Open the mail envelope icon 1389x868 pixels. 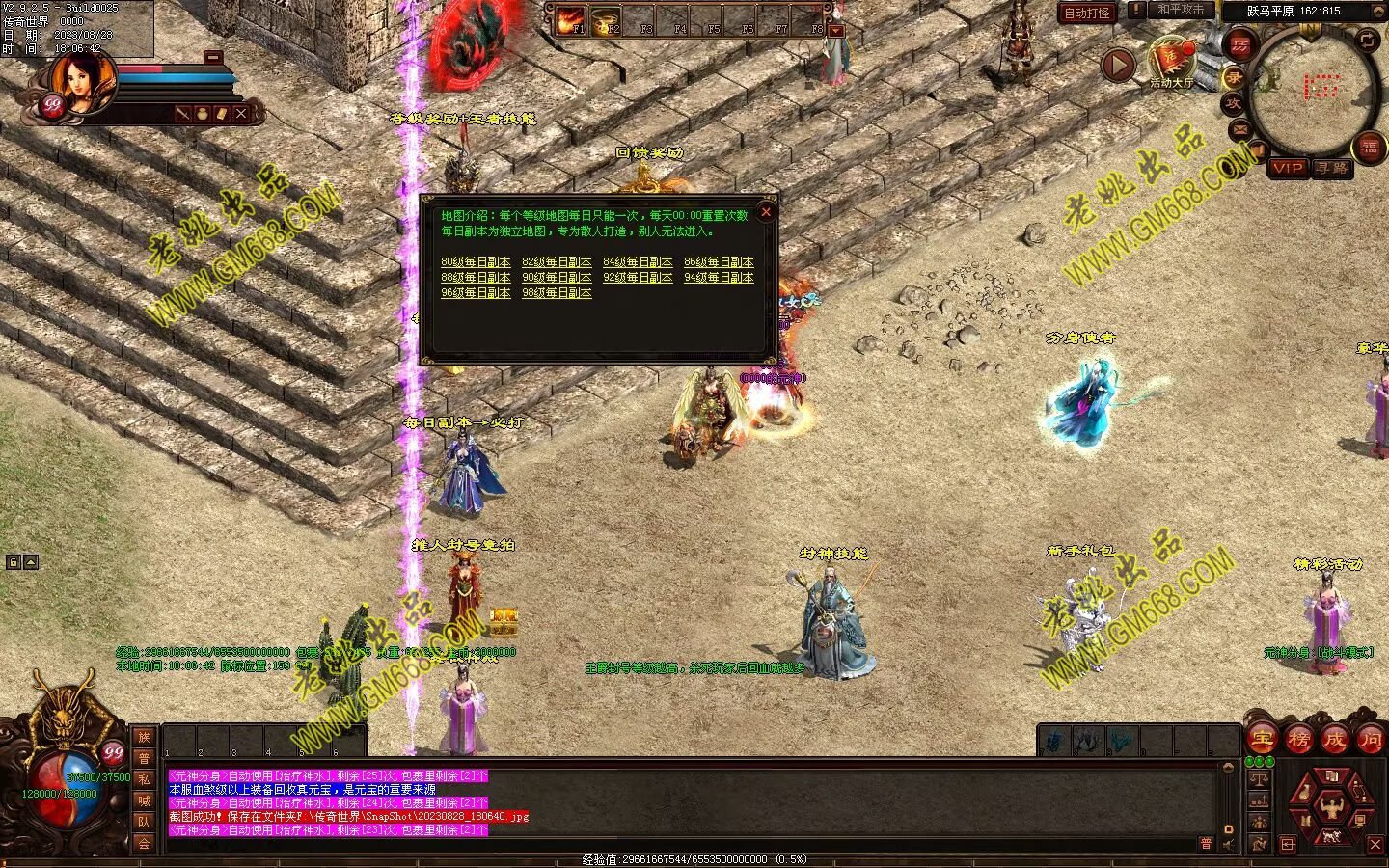tap(1239, 128)
